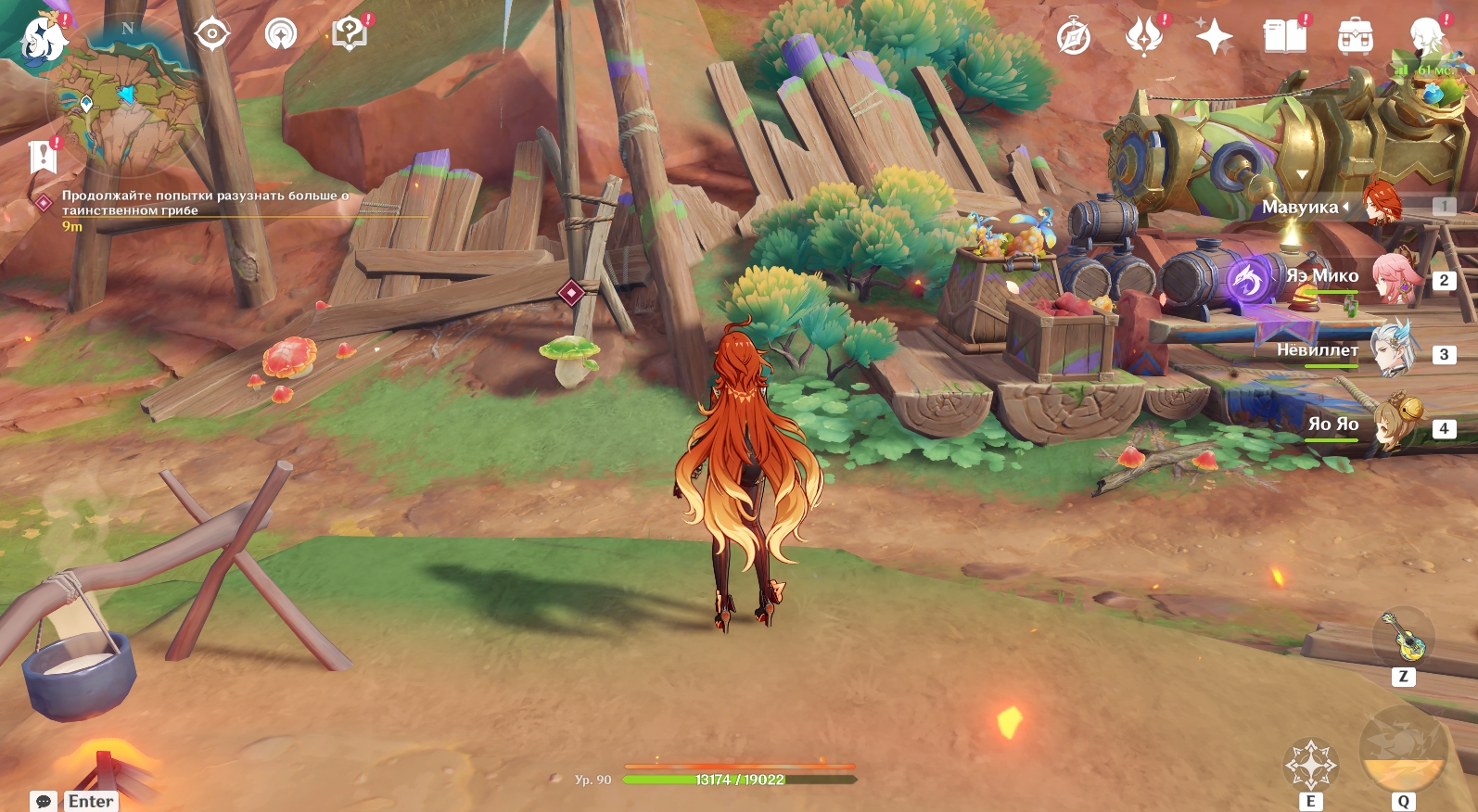Activate Mavuika's elemental skill
1478x812 pixels.
point(1310,765)
